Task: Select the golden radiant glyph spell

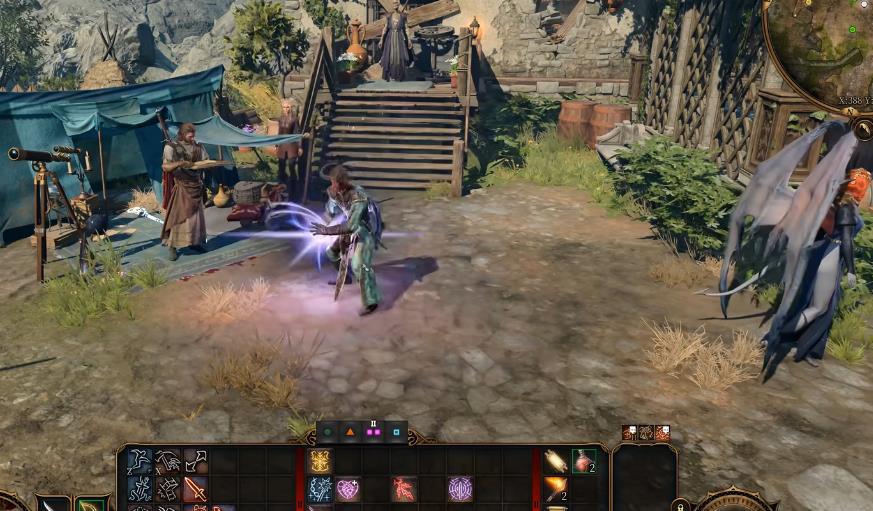Action: [x=320, y=461]
